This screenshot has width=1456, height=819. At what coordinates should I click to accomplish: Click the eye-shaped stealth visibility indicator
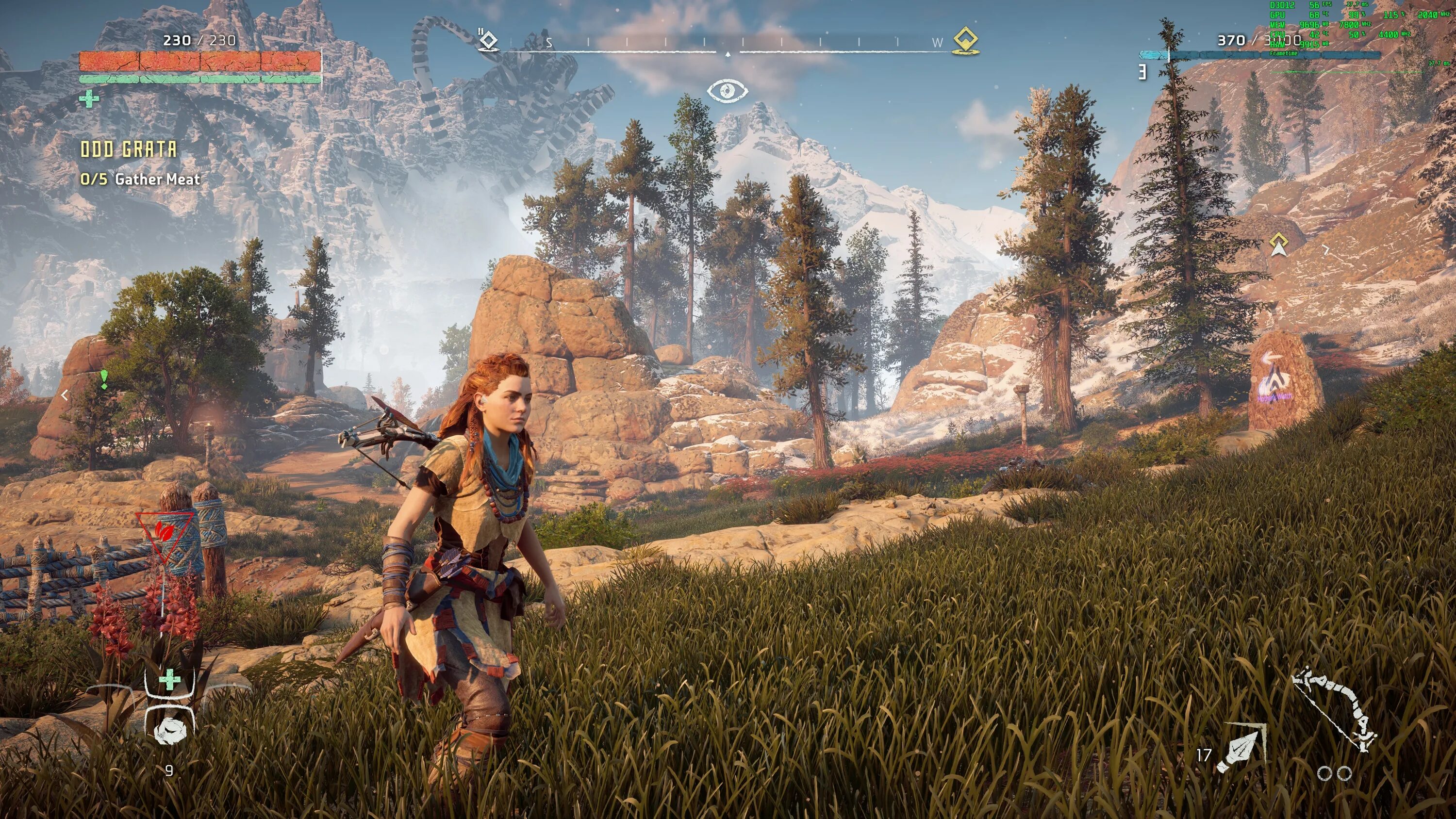728,90
